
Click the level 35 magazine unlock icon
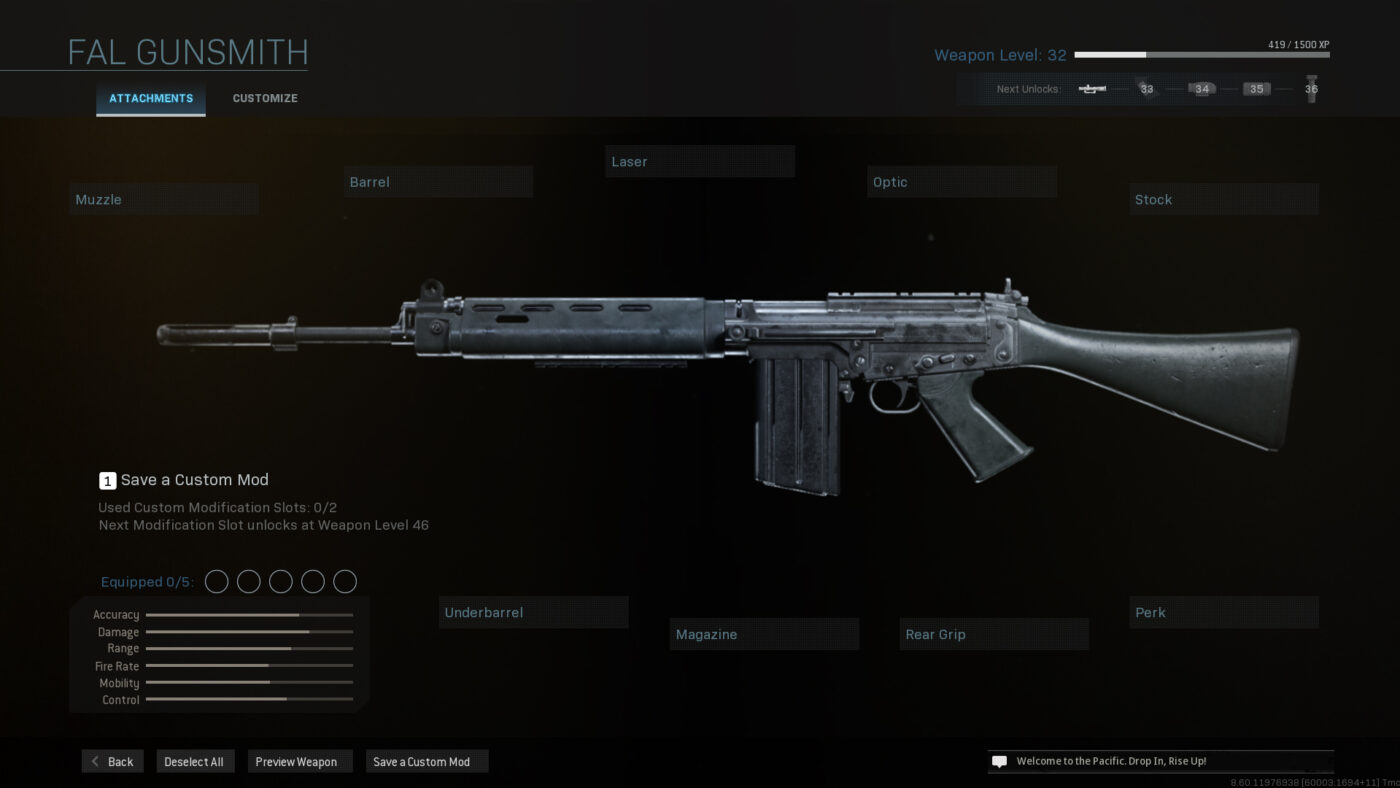tap(1256, 89)
